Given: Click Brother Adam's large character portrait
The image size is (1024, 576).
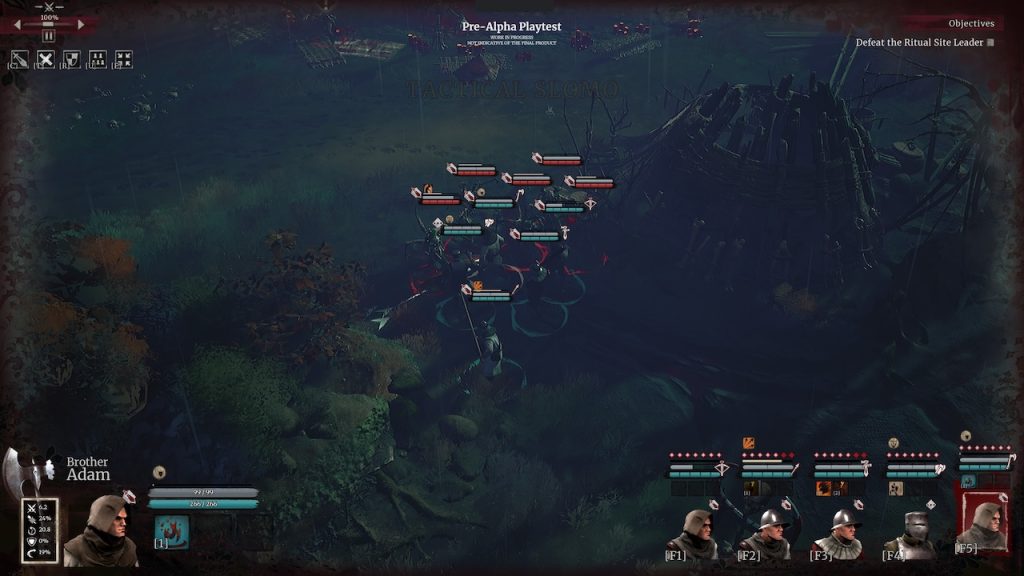Looking at the screenshot, I should (100, 529).
